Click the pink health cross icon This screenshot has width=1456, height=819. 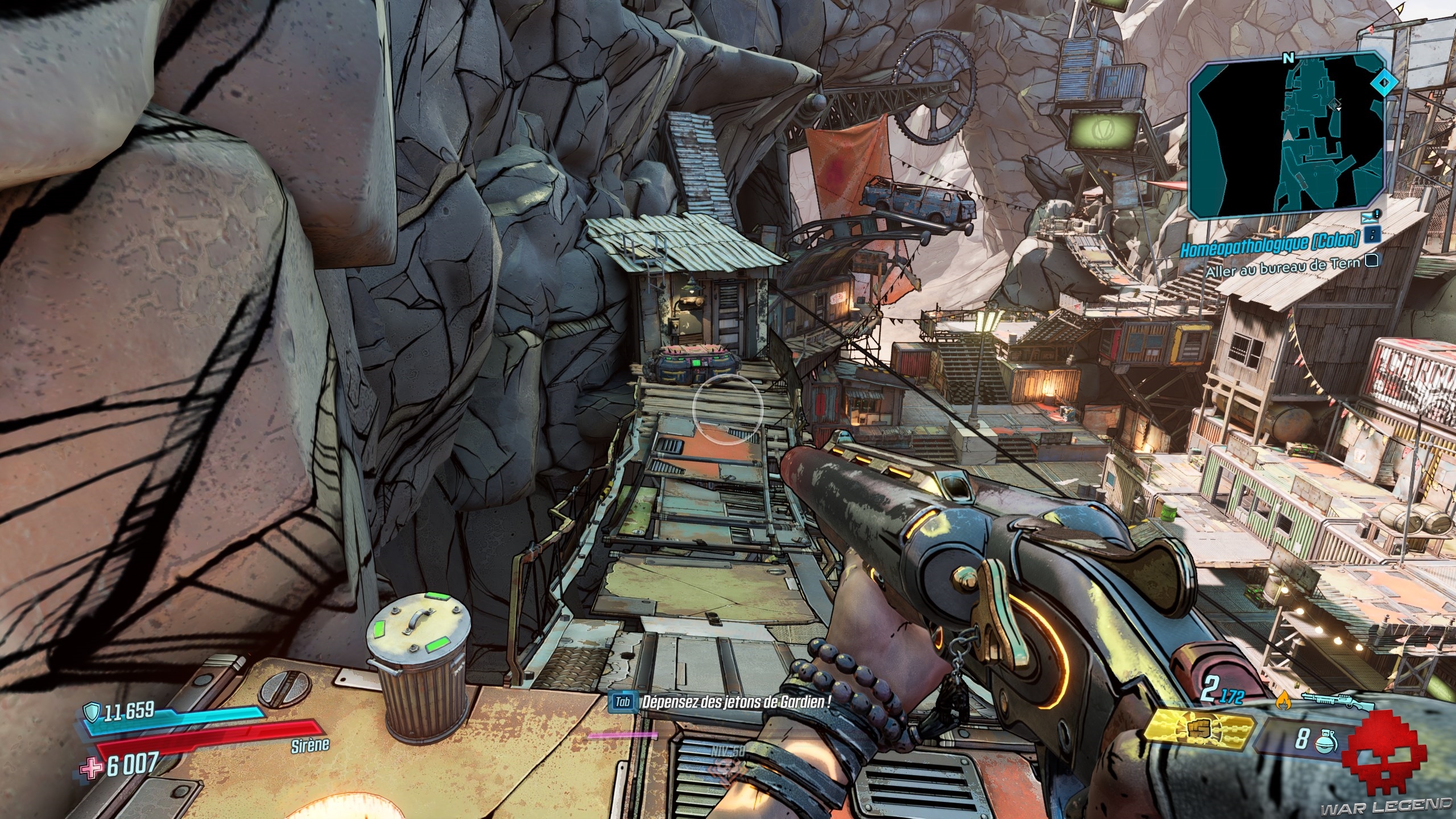click(x=90, y=768)
